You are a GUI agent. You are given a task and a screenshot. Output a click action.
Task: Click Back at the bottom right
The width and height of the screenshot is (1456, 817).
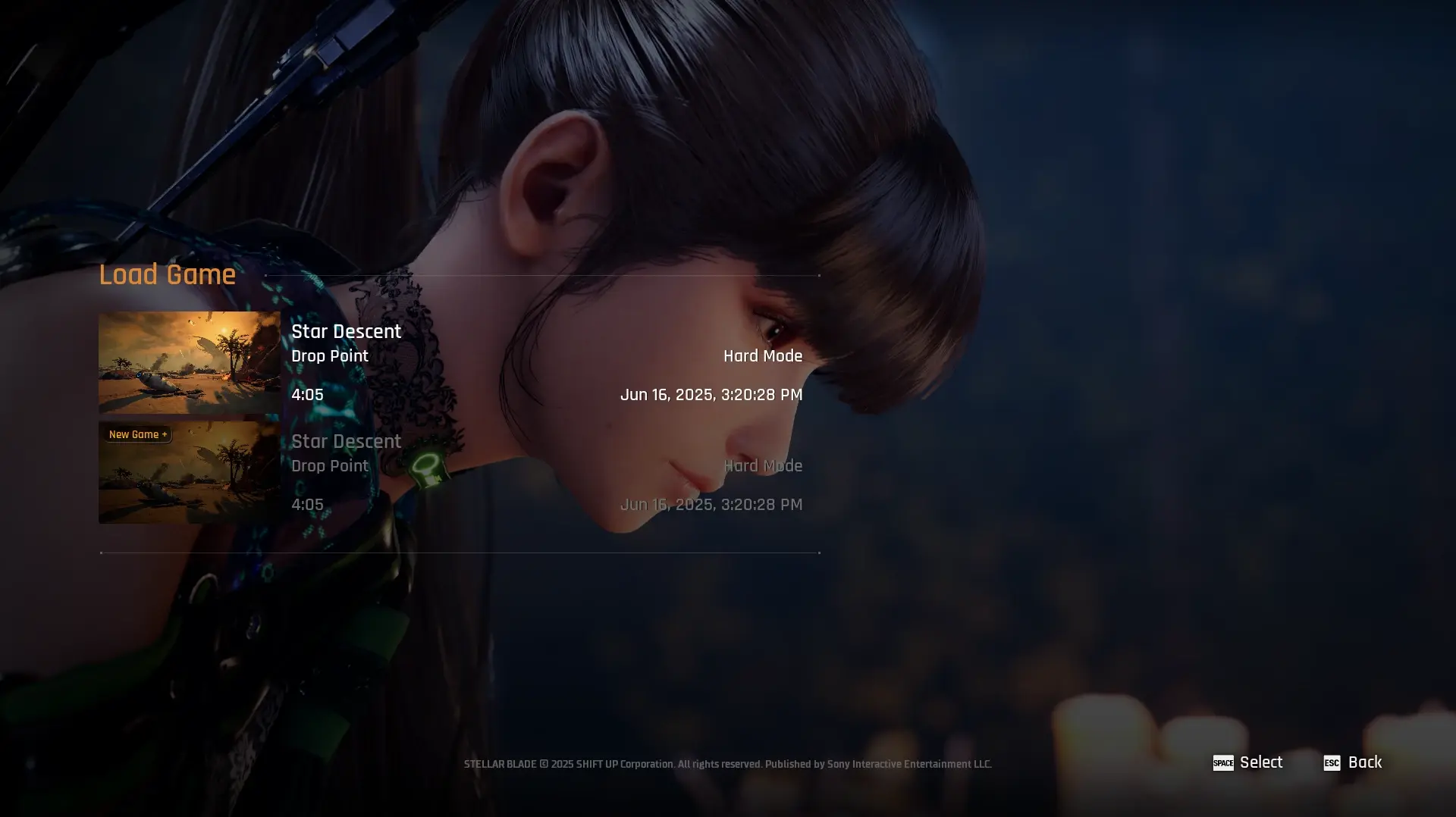tap(1365, 762)
